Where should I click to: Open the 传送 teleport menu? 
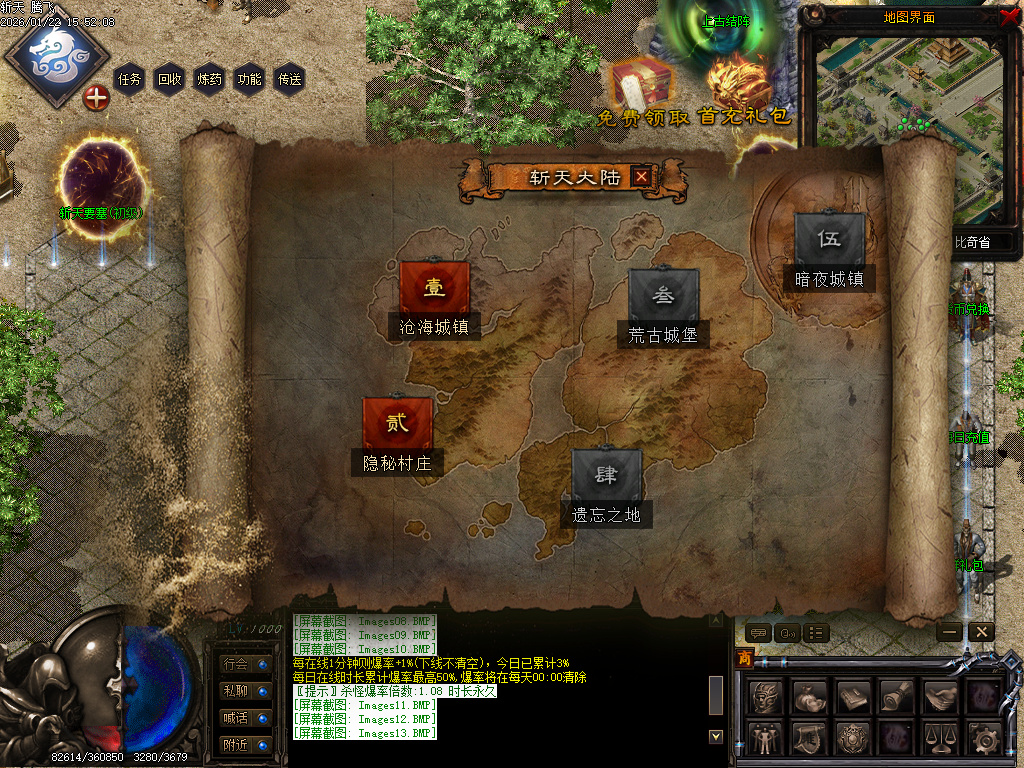(289, 79)
